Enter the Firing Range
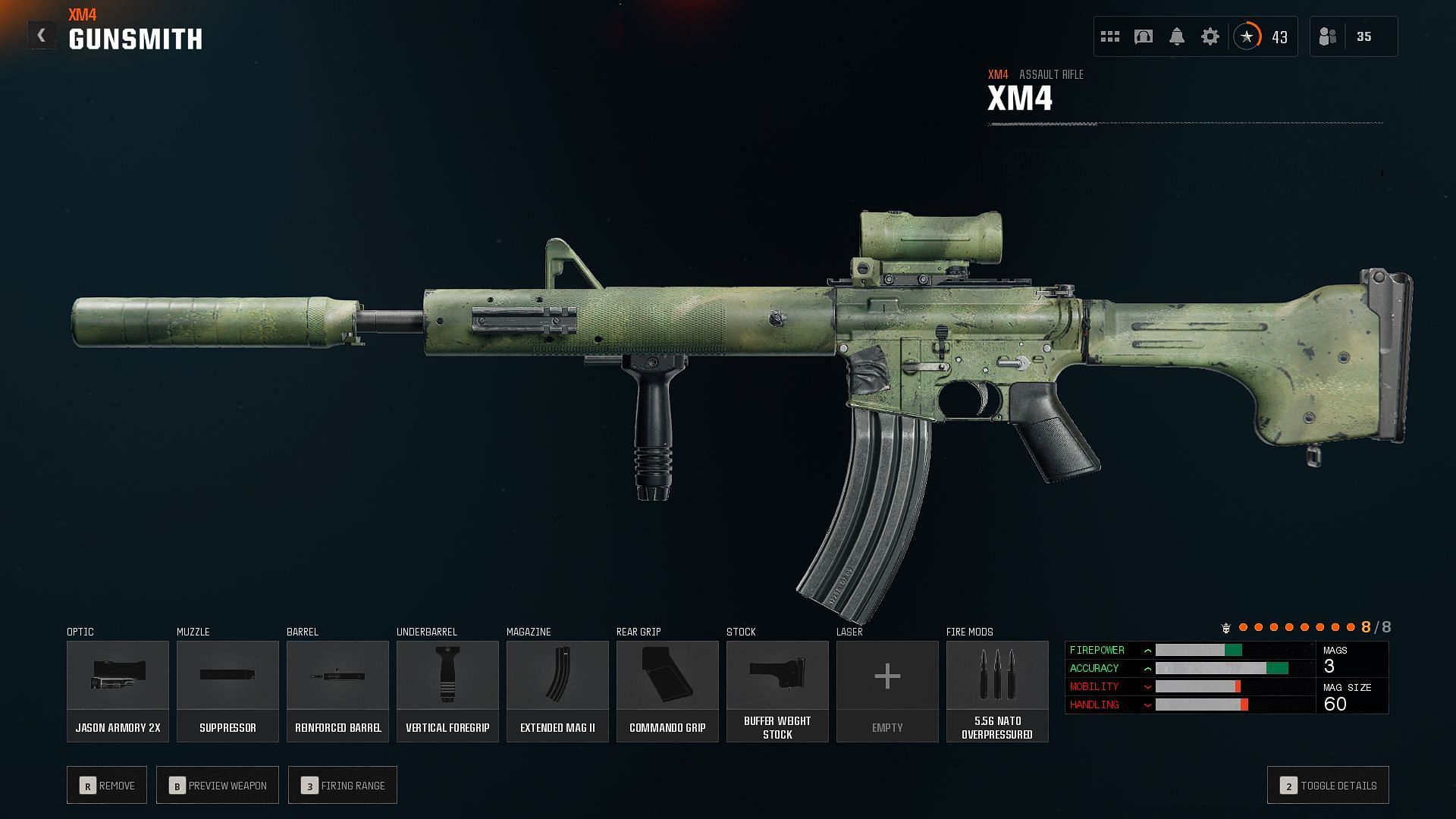 click(343, 785)
